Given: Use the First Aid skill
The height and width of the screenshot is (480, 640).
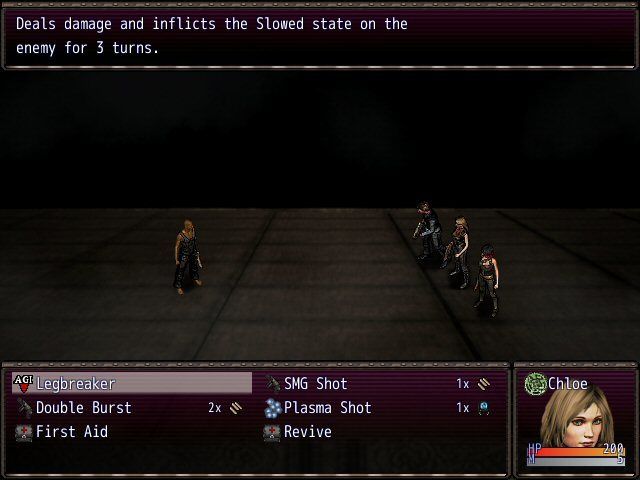Looking at the screenshot, I should coord(72,432).
